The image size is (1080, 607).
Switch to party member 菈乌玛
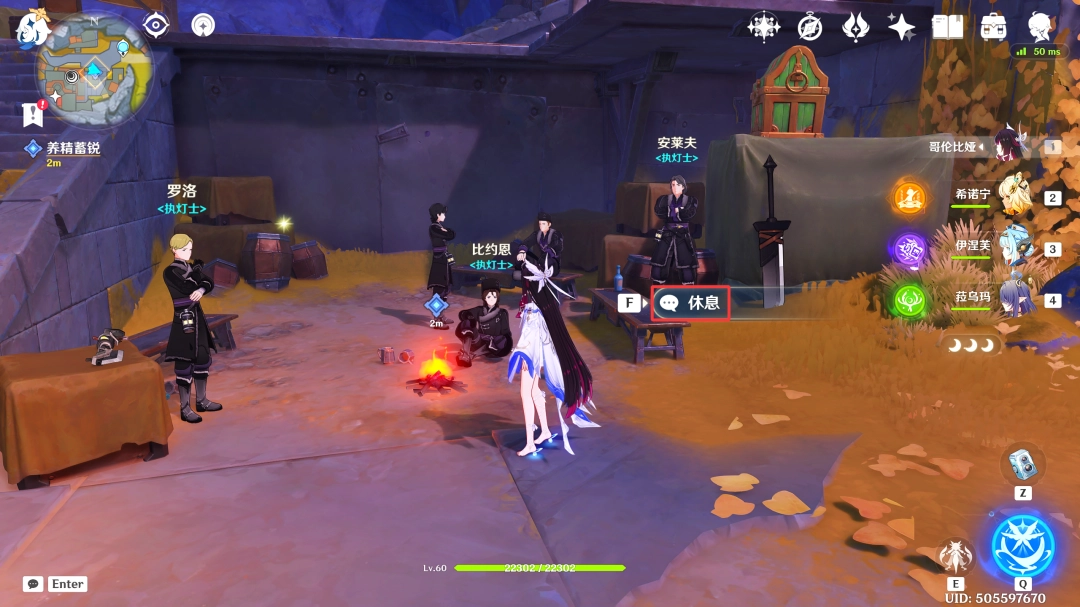click(1014, 299)
